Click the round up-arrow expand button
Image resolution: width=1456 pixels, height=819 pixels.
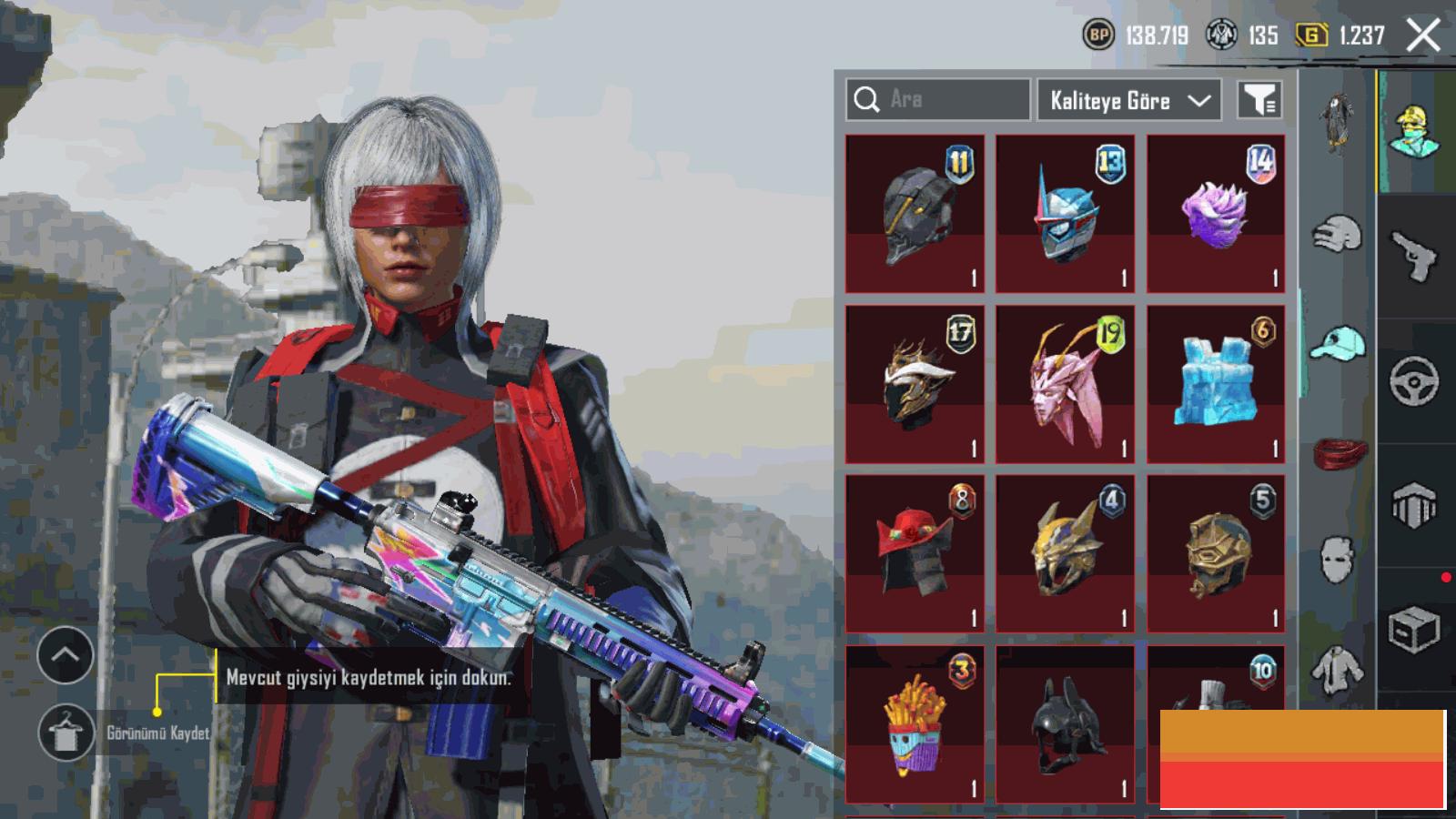point(66,654)
